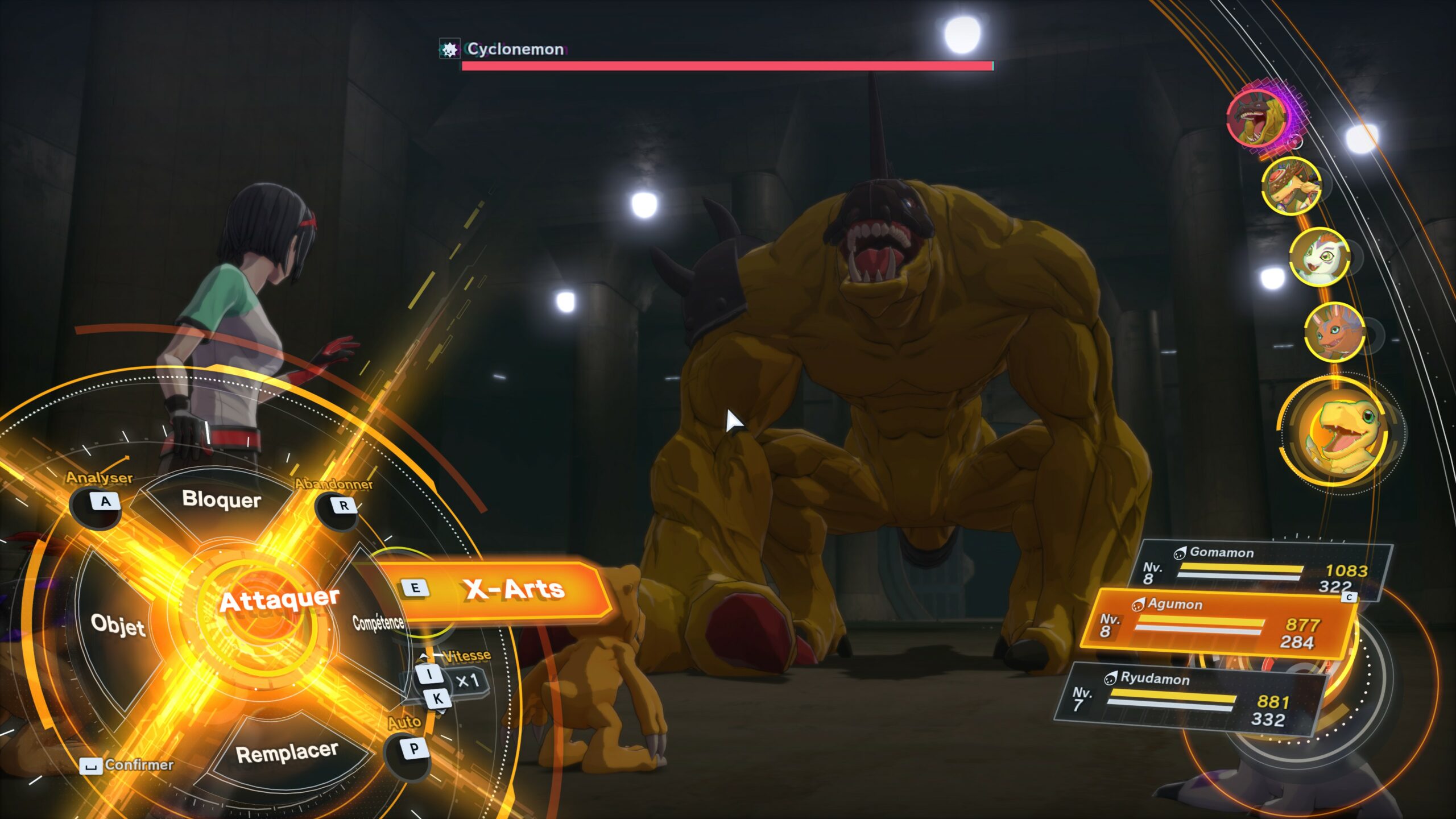Change the Vitesse x1 speed setting
The height and width of the screenshot is (819, 1456).
point(466,681)
